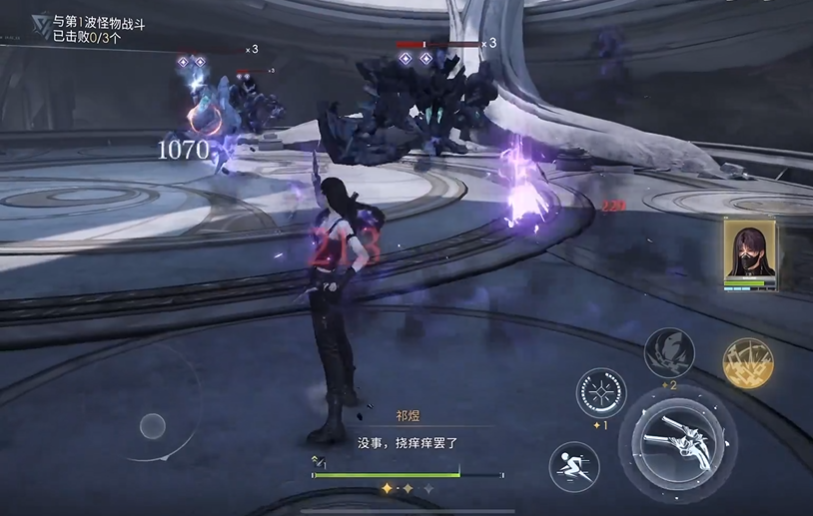Tap the virtual movement joystick

[153, 427]
